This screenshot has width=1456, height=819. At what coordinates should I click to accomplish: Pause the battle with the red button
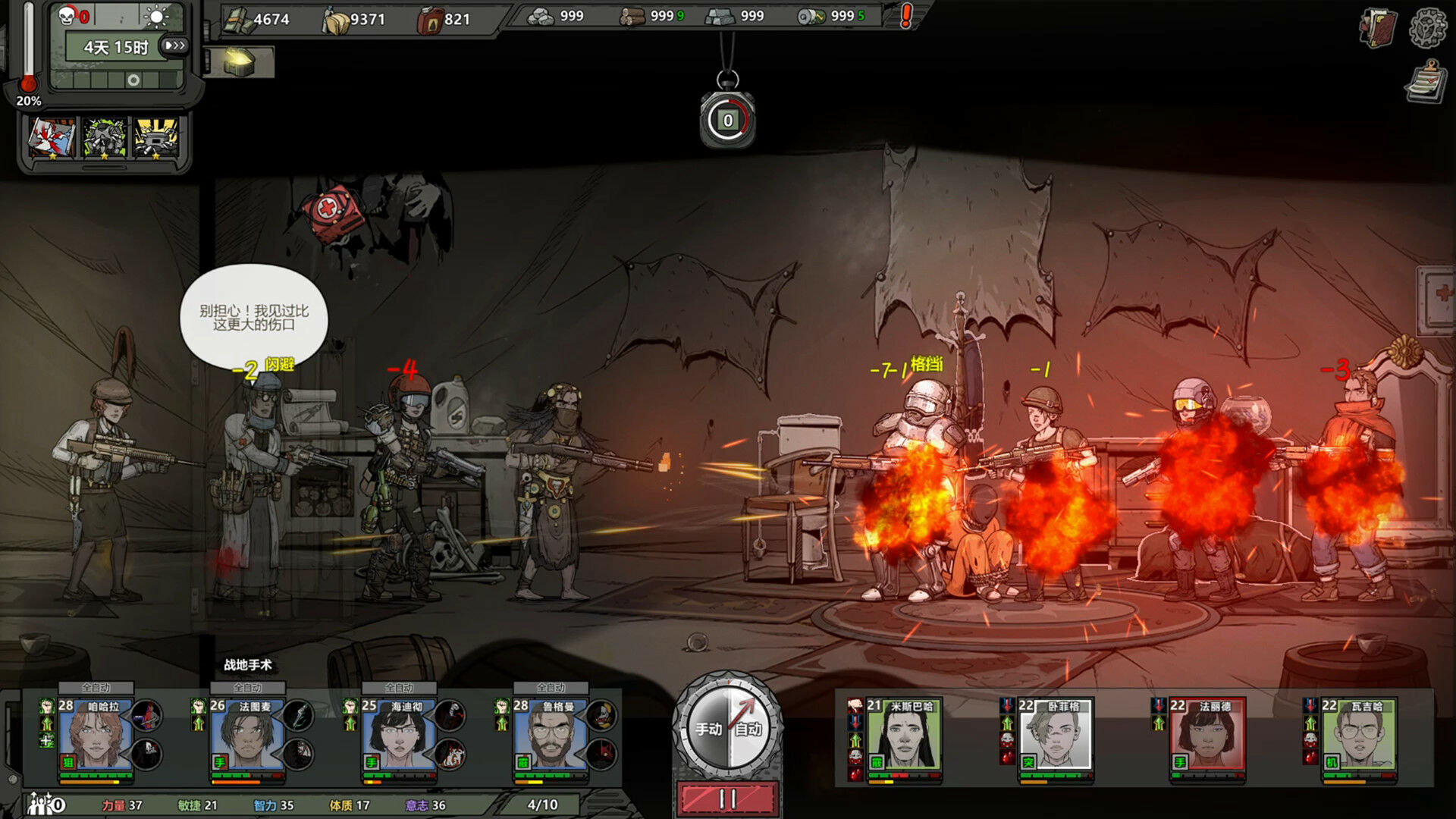(x=728, y=799)
